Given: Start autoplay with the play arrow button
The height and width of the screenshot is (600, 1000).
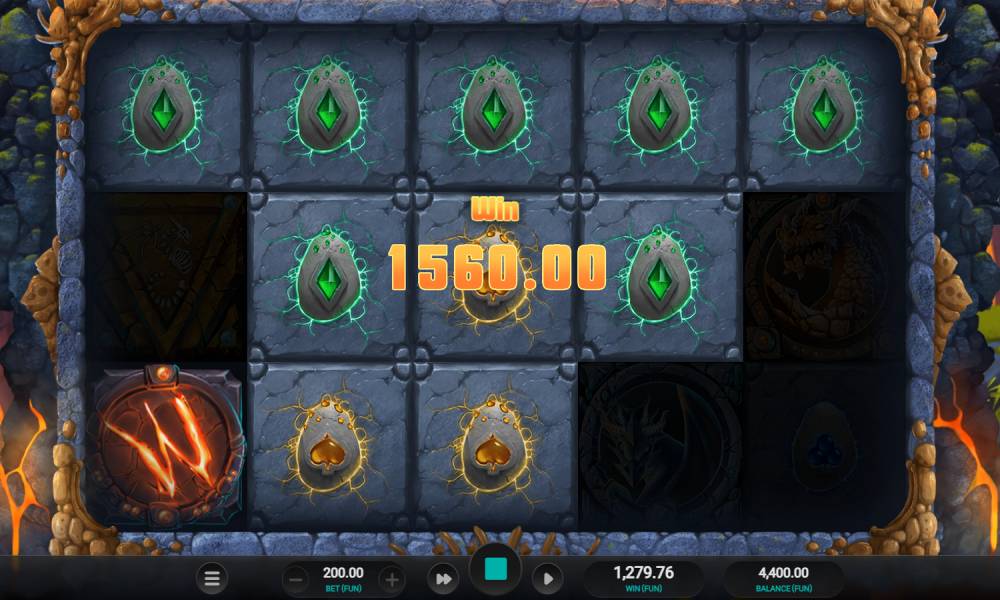Looking at the screenshot, I should 547,578.
